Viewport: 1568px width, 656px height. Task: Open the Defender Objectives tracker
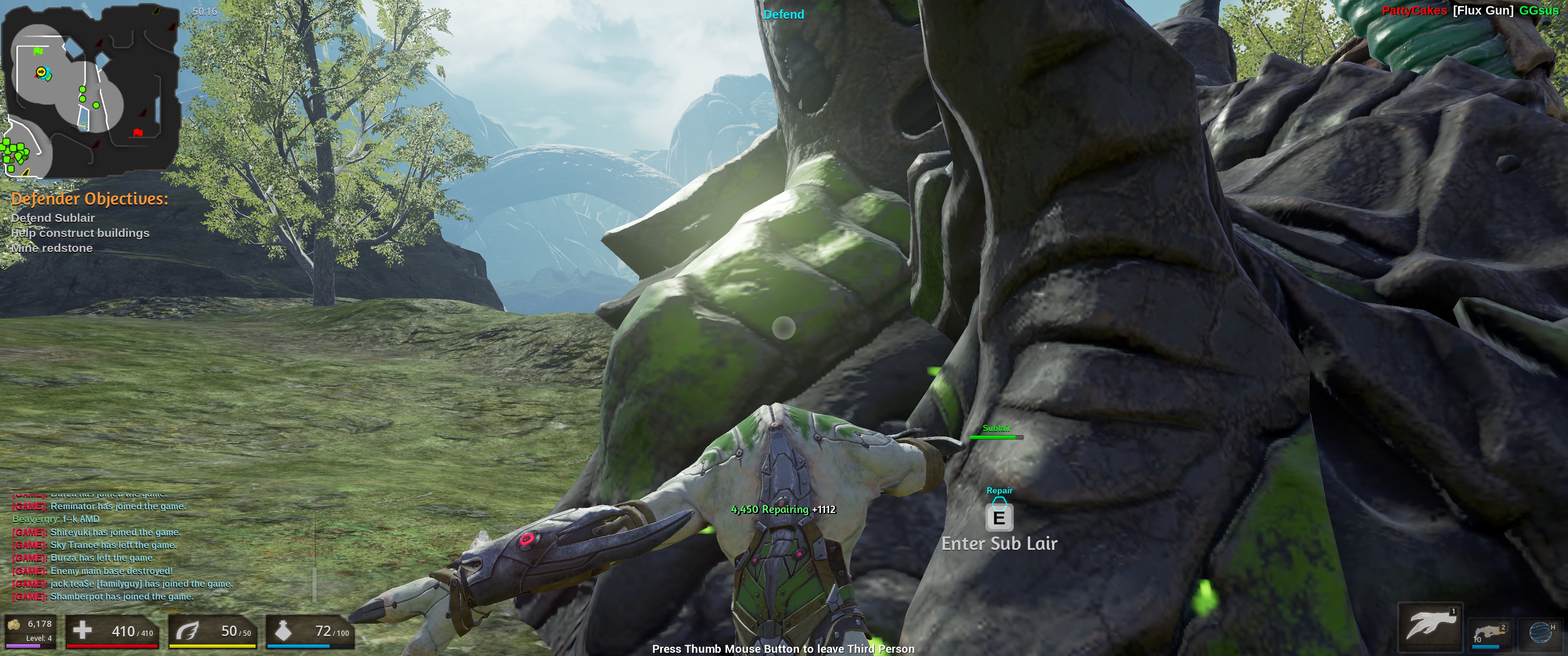89,199
